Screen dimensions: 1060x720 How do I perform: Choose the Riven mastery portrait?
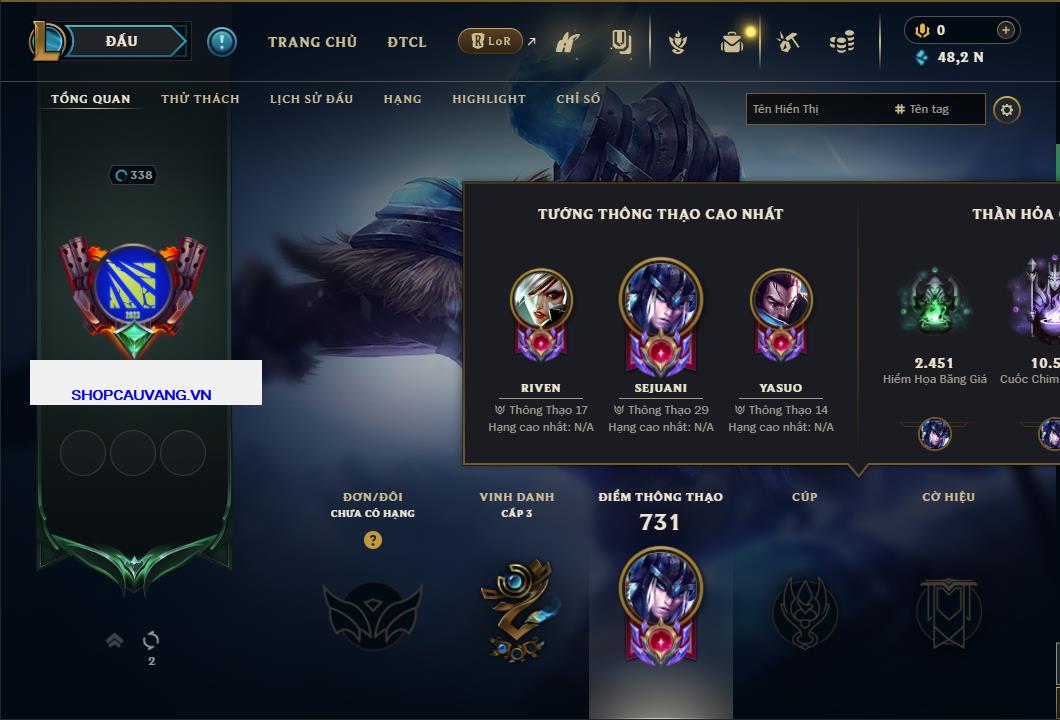(x=541, y=300)
